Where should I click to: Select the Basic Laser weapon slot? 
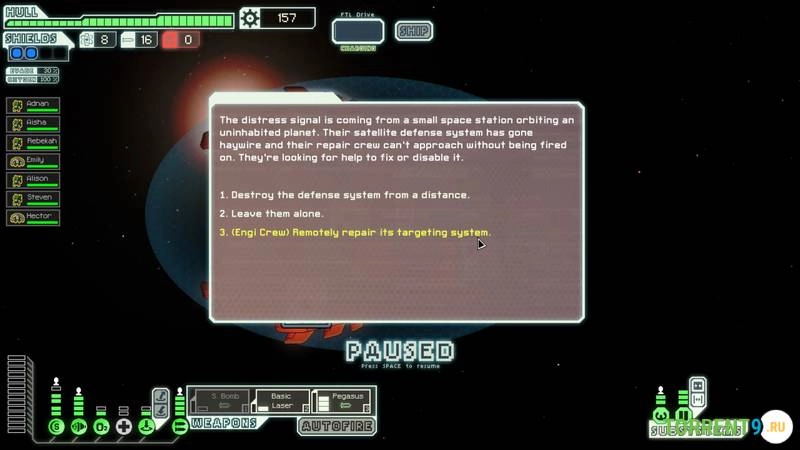280,401
